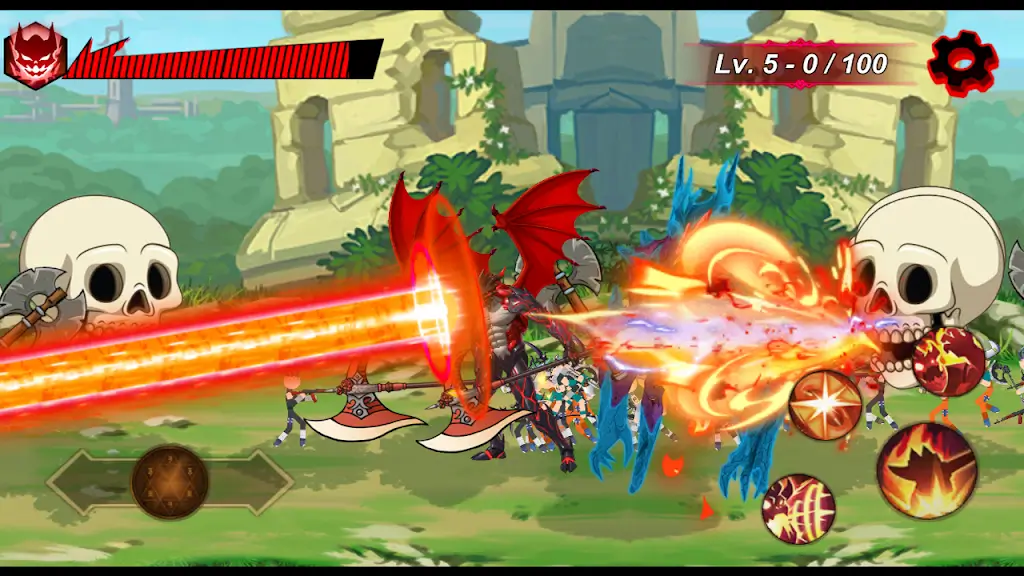Image resolution: width=1024 pixels, height=576 pixels.
Task: Tap the large flame attack button
Action: (927, 470)
